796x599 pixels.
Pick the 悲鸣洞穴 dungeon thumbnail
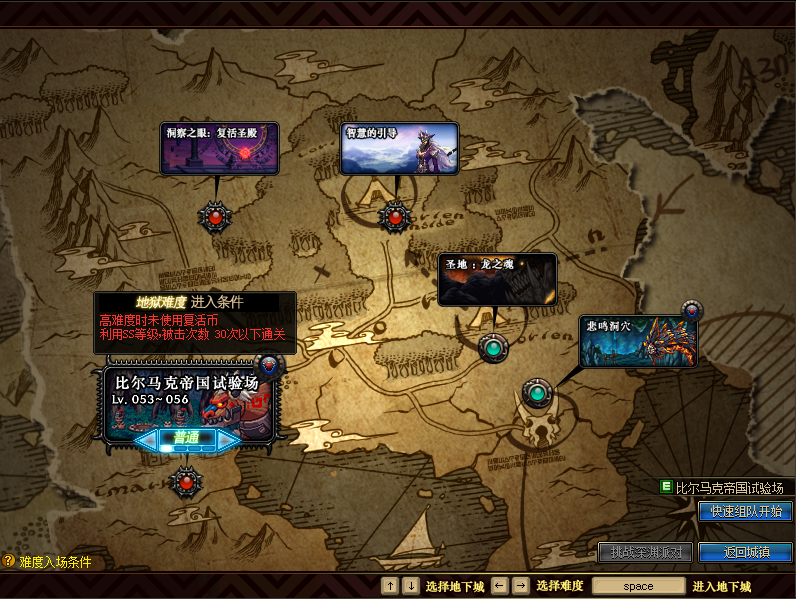pyautogui.click(x=638, y=341)
